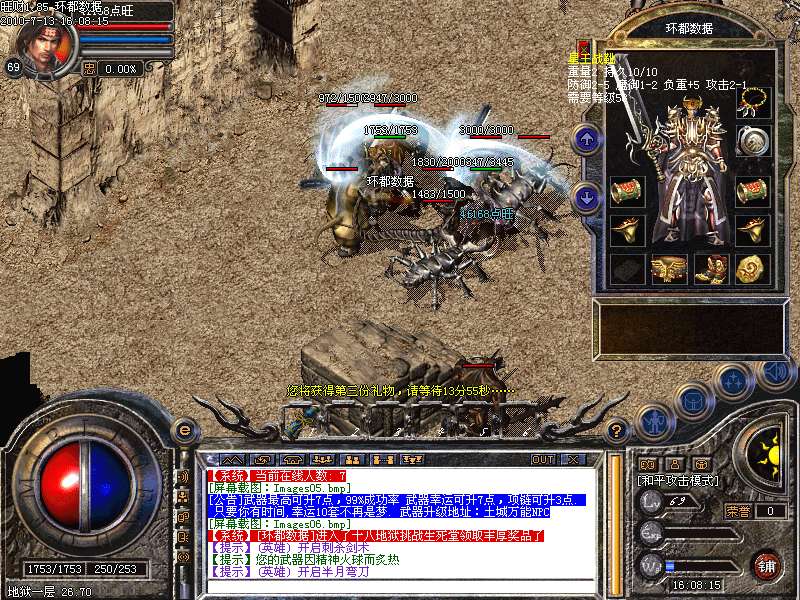
Task: Select the golden spiral charm slot
Action: coord(751,268)
